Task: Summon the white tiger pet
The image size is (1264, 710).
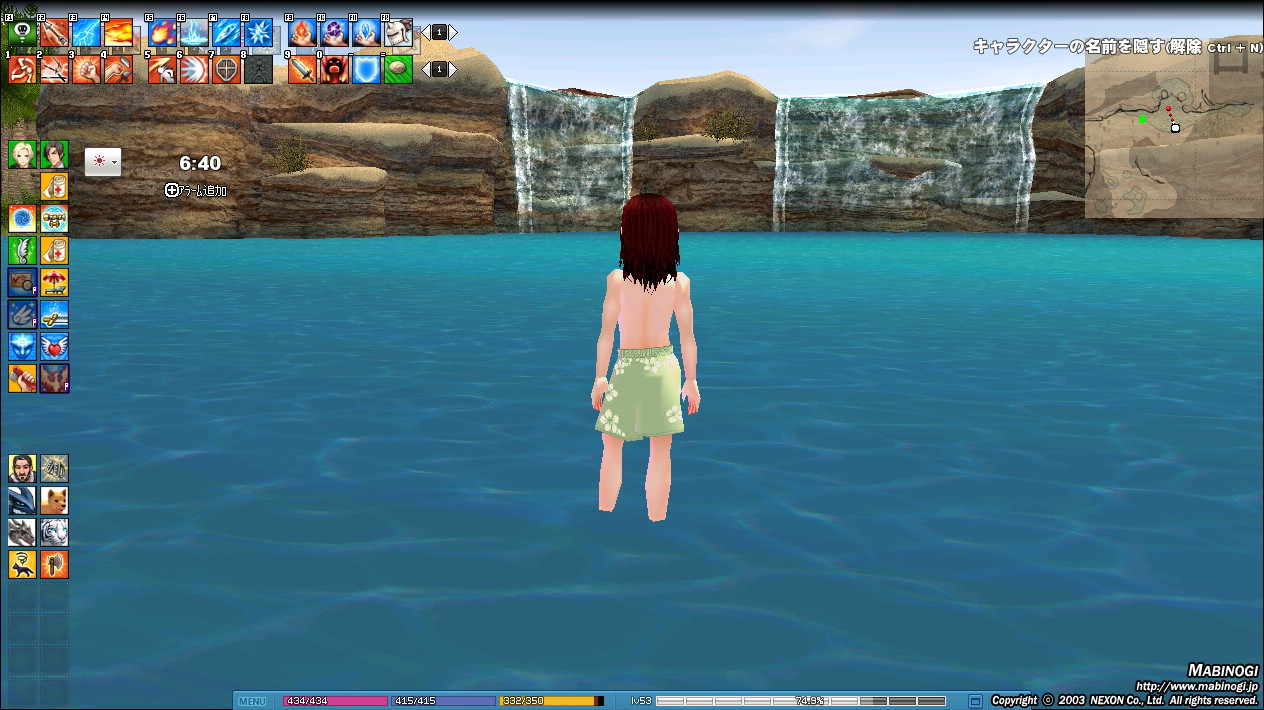Action: pyautogui.click(x=54, y=532)
